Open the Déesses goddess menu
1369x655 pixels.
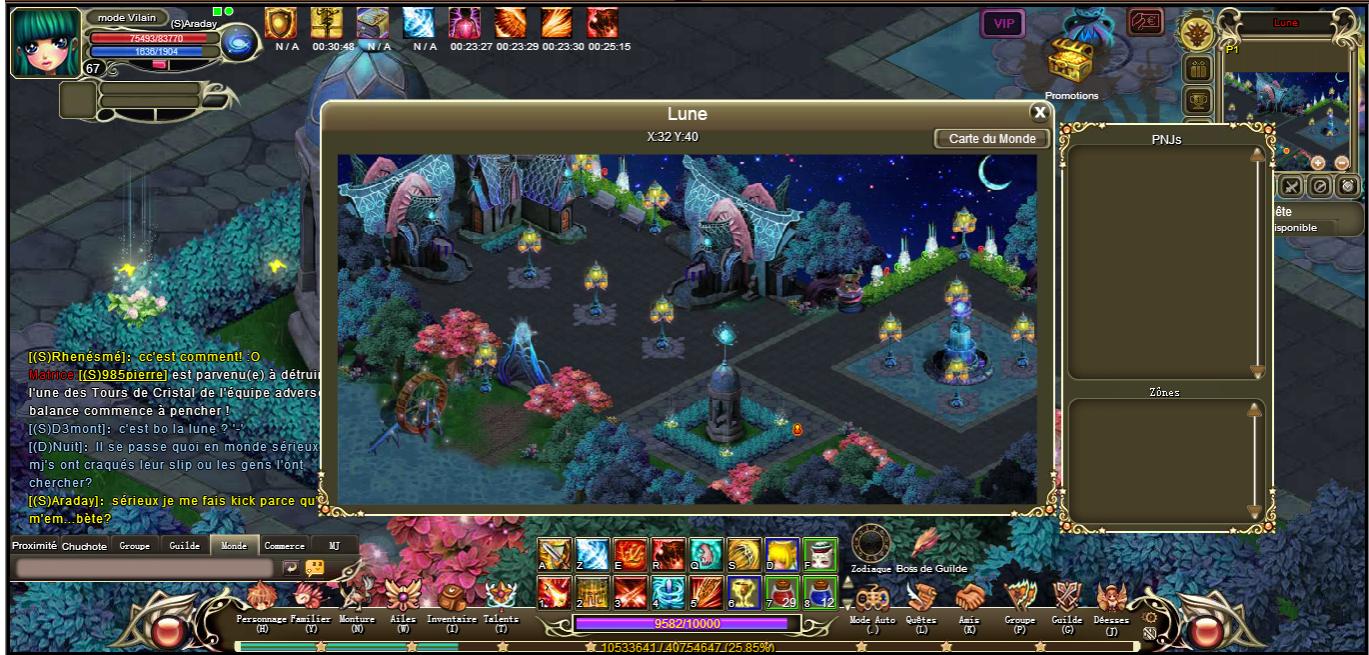[x=1111, y=600]
